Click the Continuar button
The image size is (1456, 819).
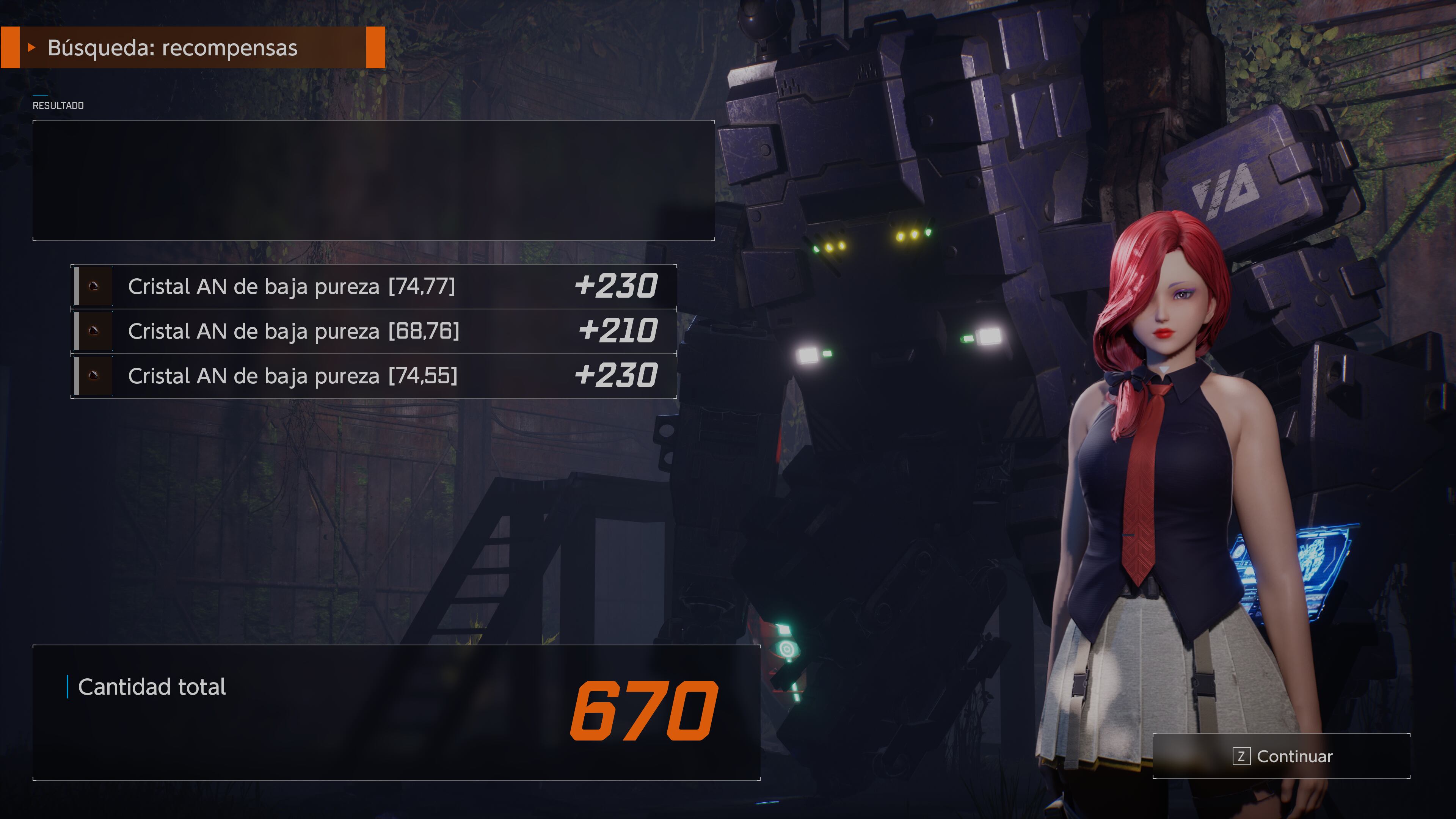[1282, 756]
